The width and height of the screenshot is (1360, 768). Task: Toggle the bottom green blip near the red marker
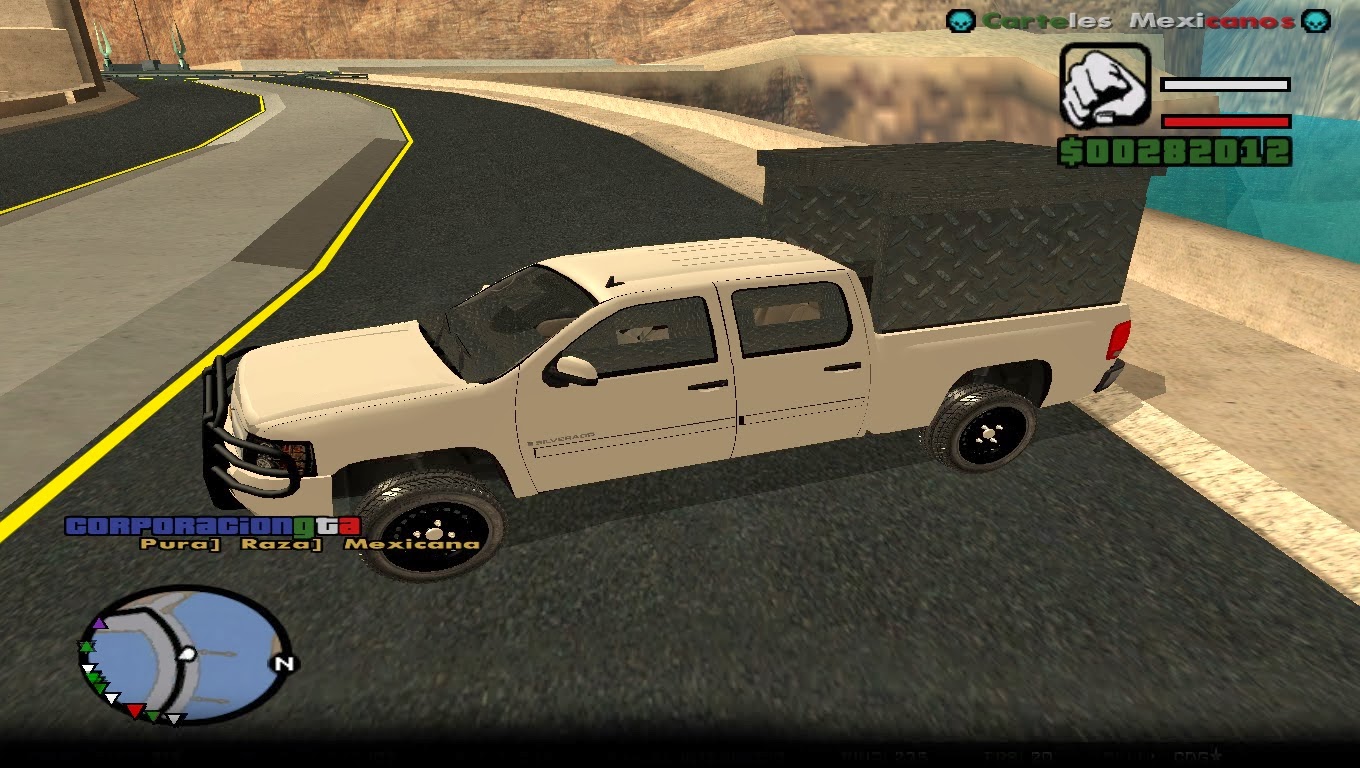point(152,716)
